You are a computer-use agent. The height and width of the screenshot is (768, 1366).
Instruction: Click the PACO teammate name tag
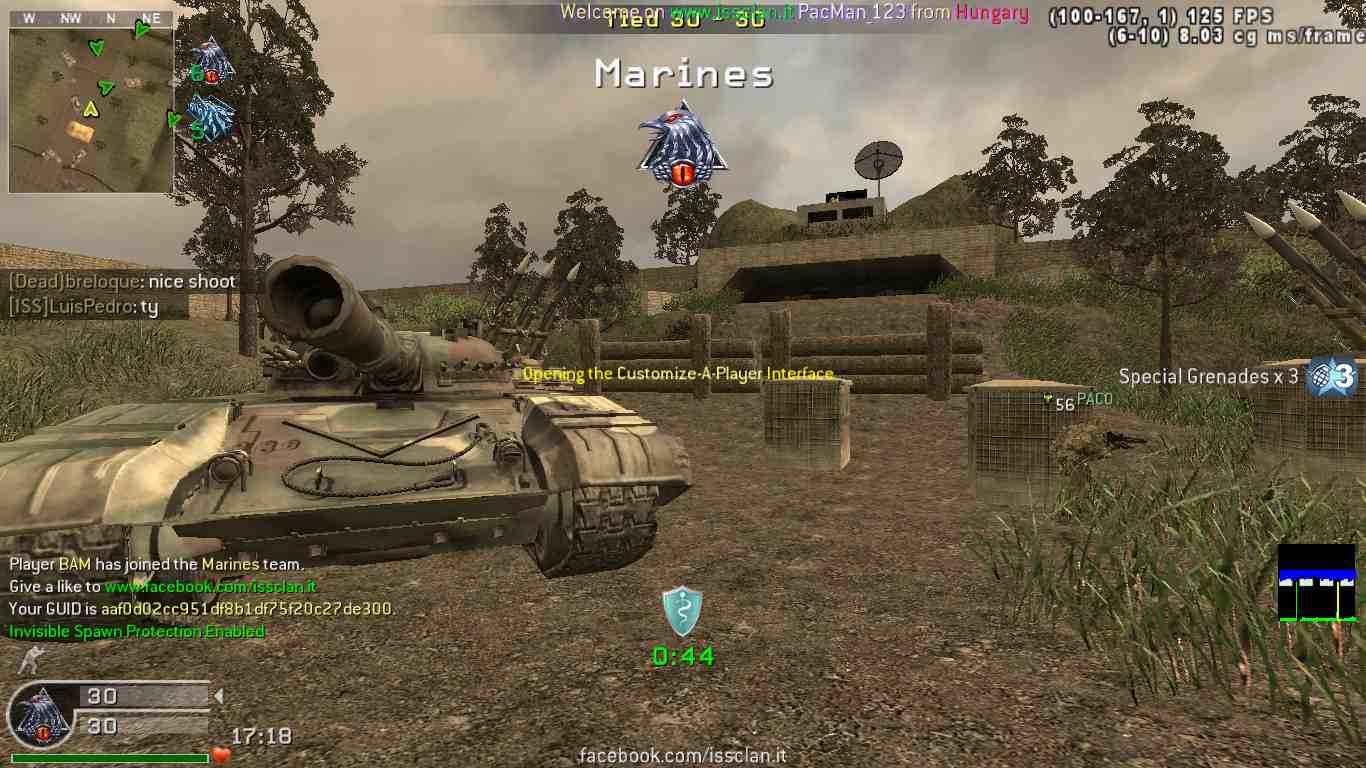1094,400
